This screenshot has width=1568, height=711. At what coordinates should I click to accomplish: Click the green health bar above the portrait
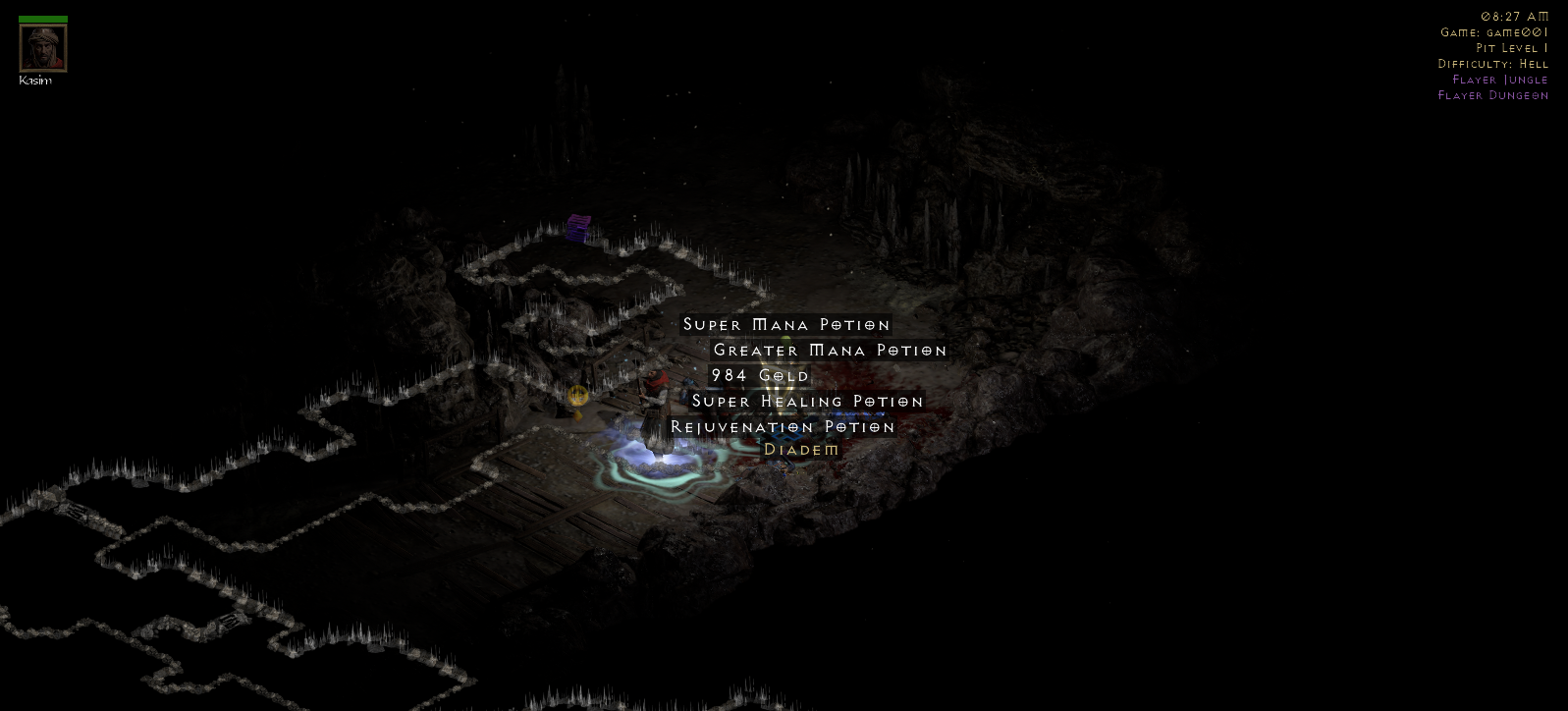[41, 17]
